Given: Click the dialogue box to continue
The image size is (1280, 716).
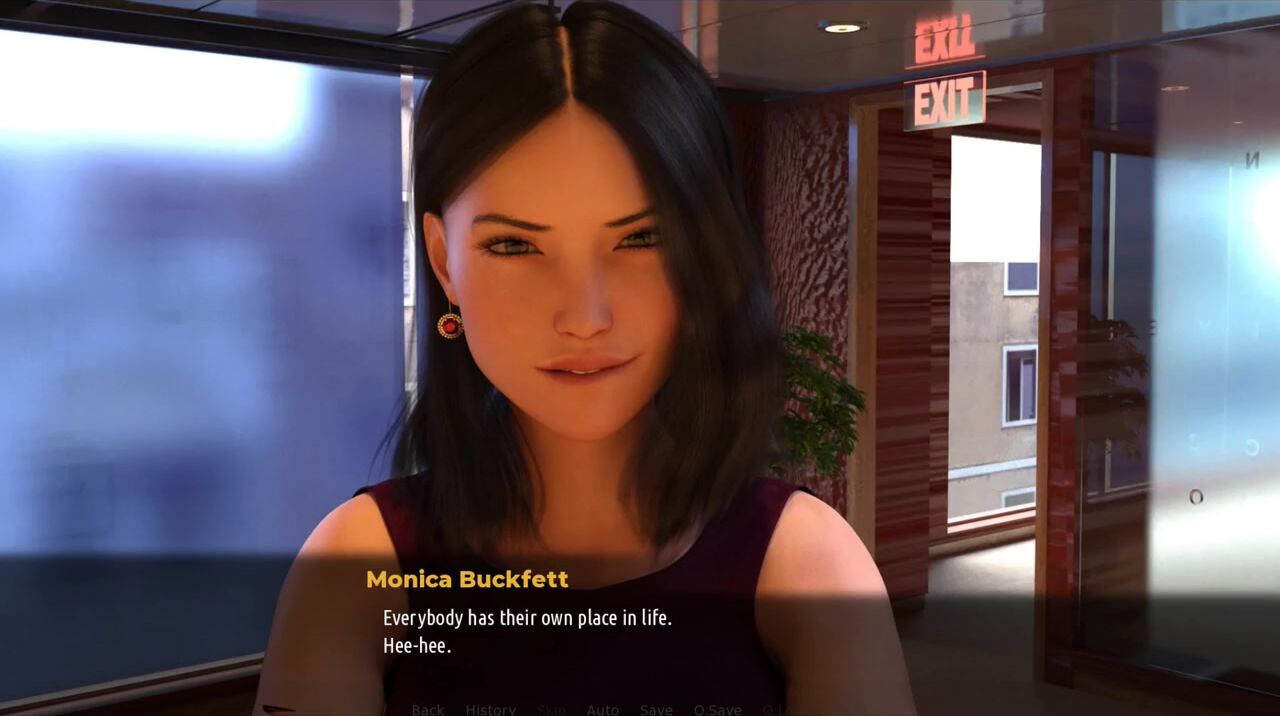Looking at the screenshot, I should (x=640, y=630).
